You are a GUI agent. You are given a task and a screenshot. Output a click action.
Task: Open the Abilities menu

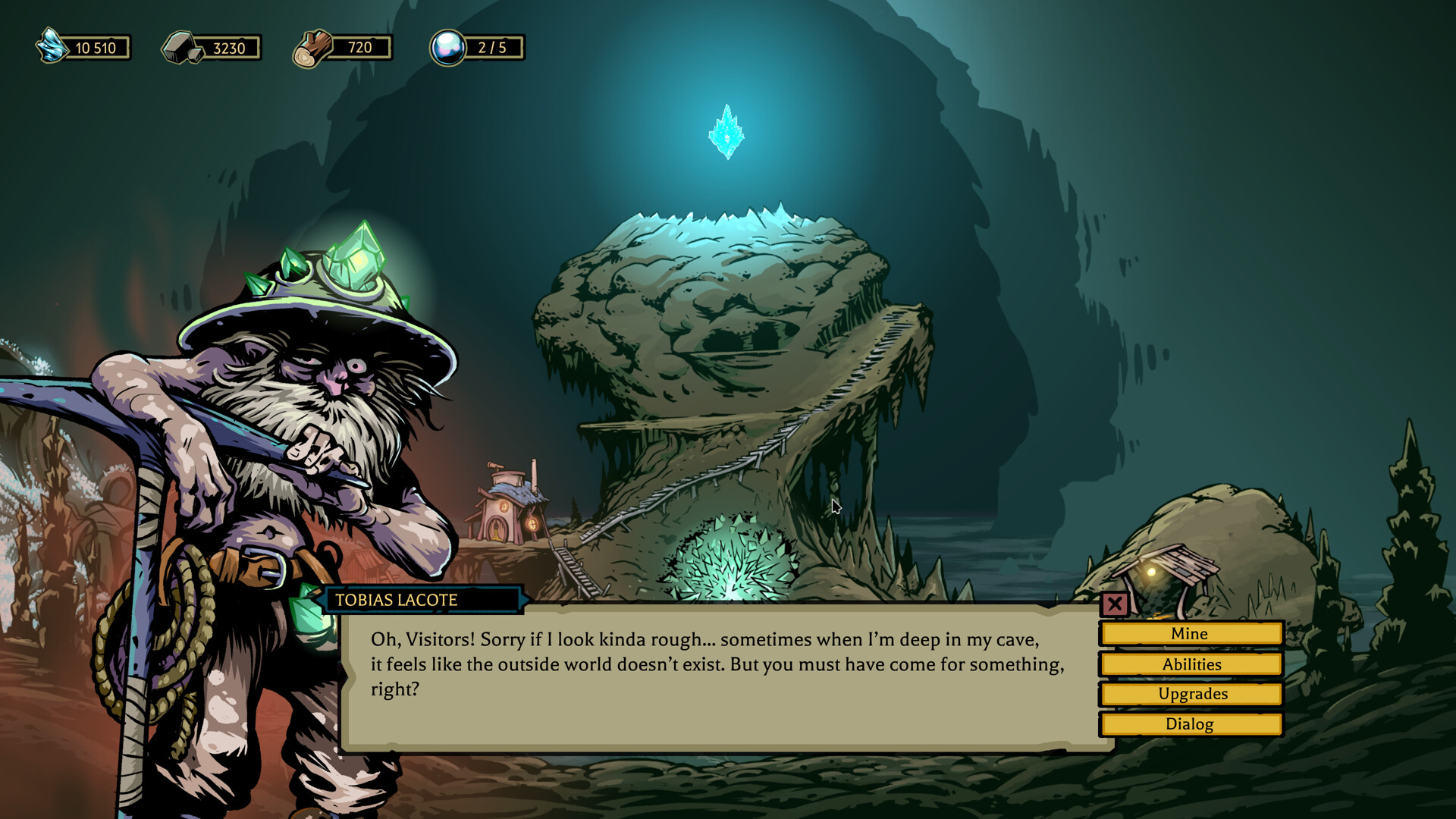[1190, 664]
